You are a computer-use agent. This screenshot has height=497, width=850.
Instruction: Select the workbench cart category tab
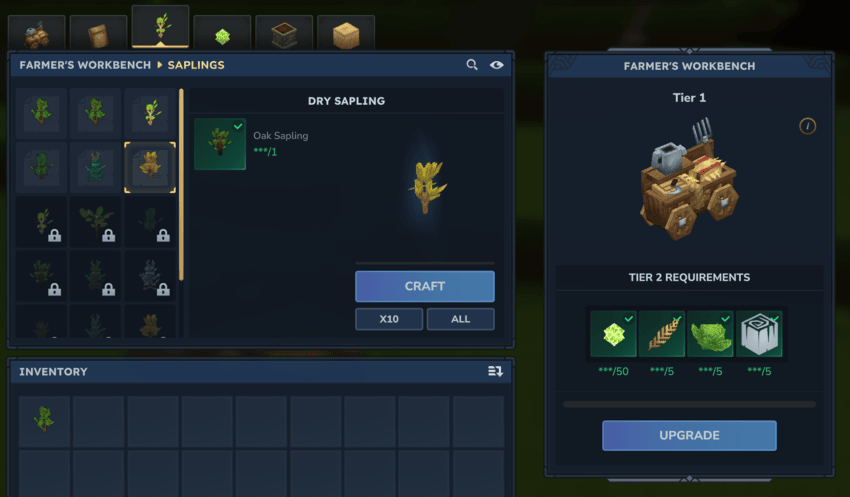point(38,35)
